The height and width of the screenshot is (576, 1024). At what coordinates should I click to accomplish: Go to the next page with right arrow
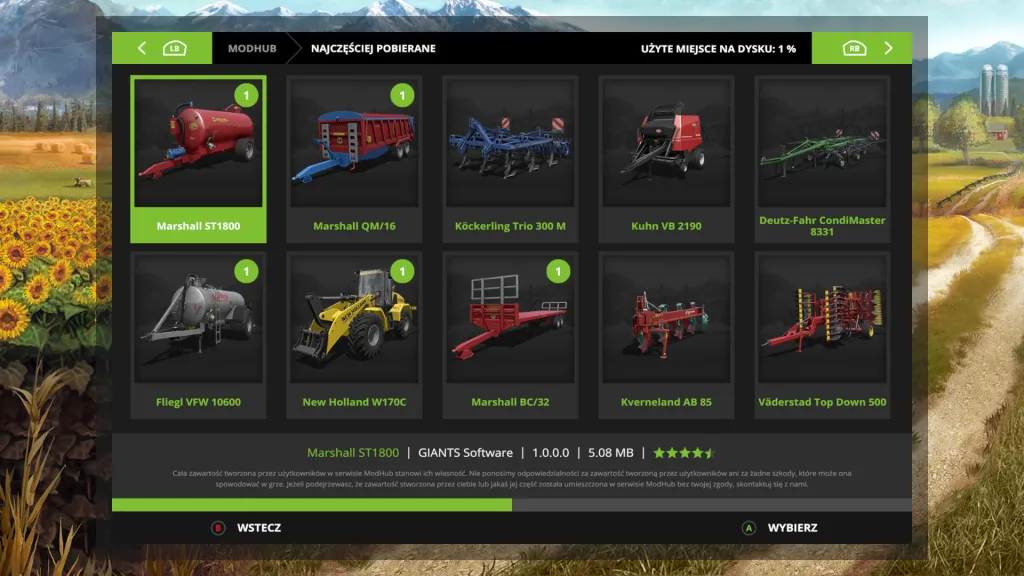pos(888,48)
